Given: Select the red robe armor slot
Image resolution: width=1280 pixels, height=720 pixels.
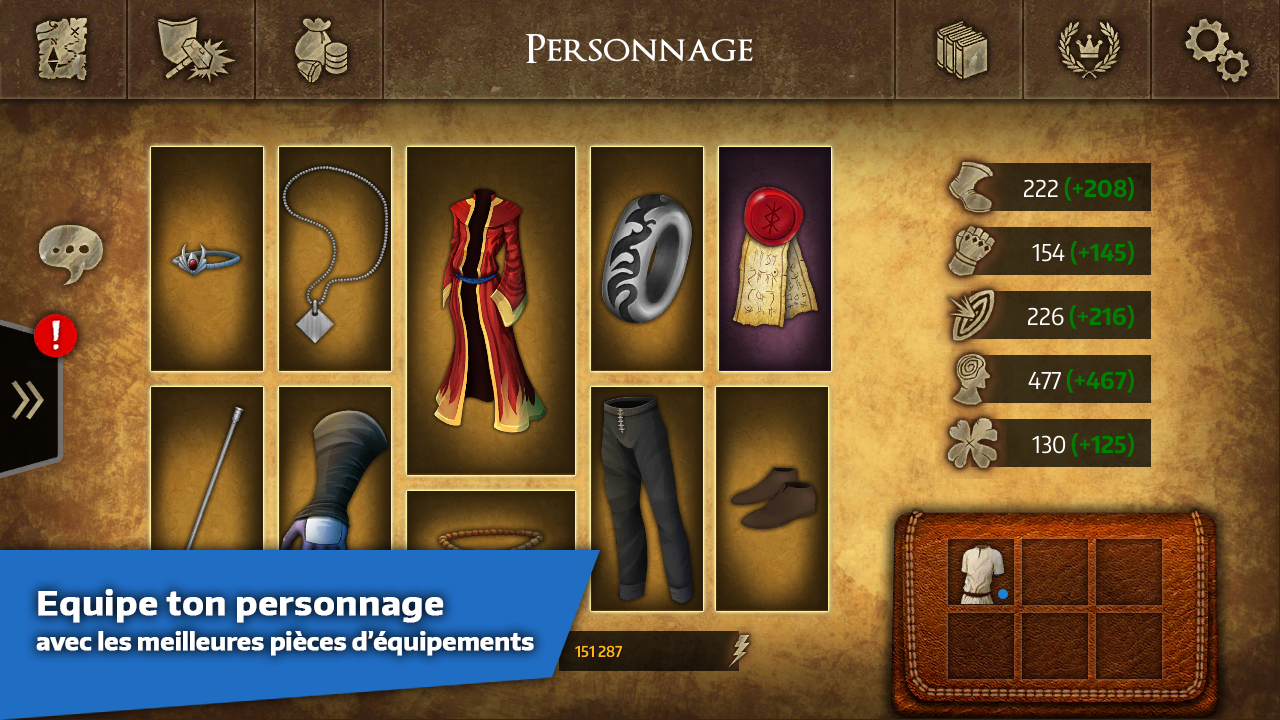Looking at the screenshot, I should pyautogui.click(x=491, y=310).
